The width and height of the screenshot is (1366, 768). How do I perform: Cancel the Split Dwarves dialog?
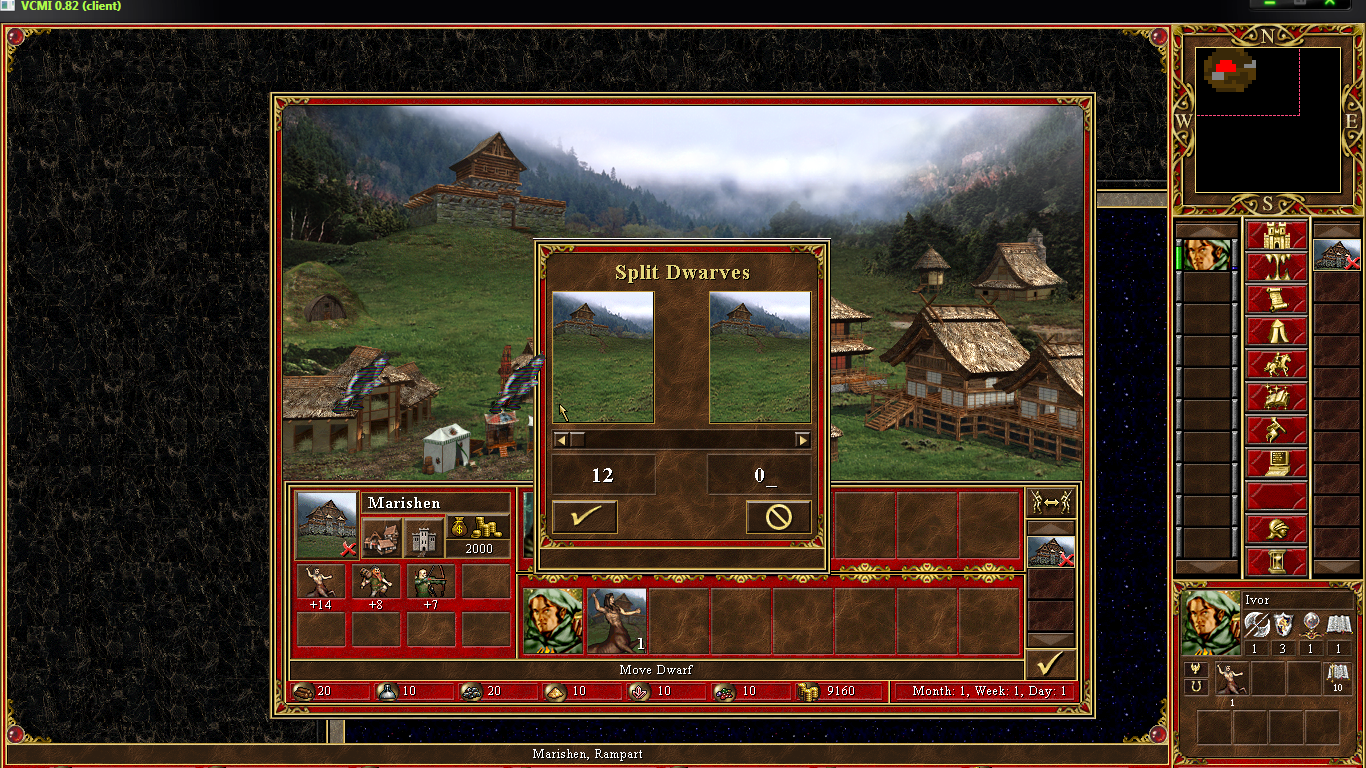click(x=778, y=517)
